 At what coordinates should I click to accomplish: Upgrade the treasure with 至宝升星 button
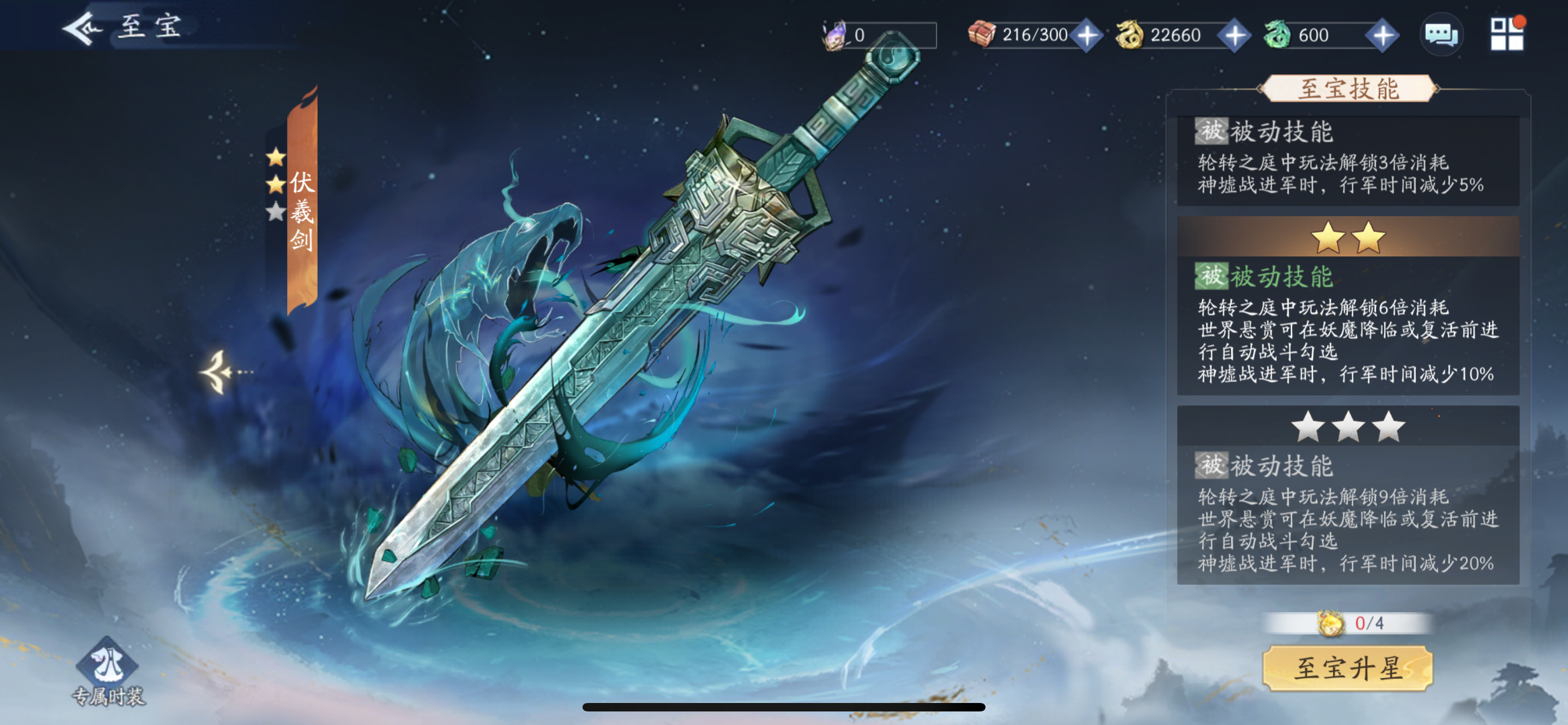[x=1348, y=669]
